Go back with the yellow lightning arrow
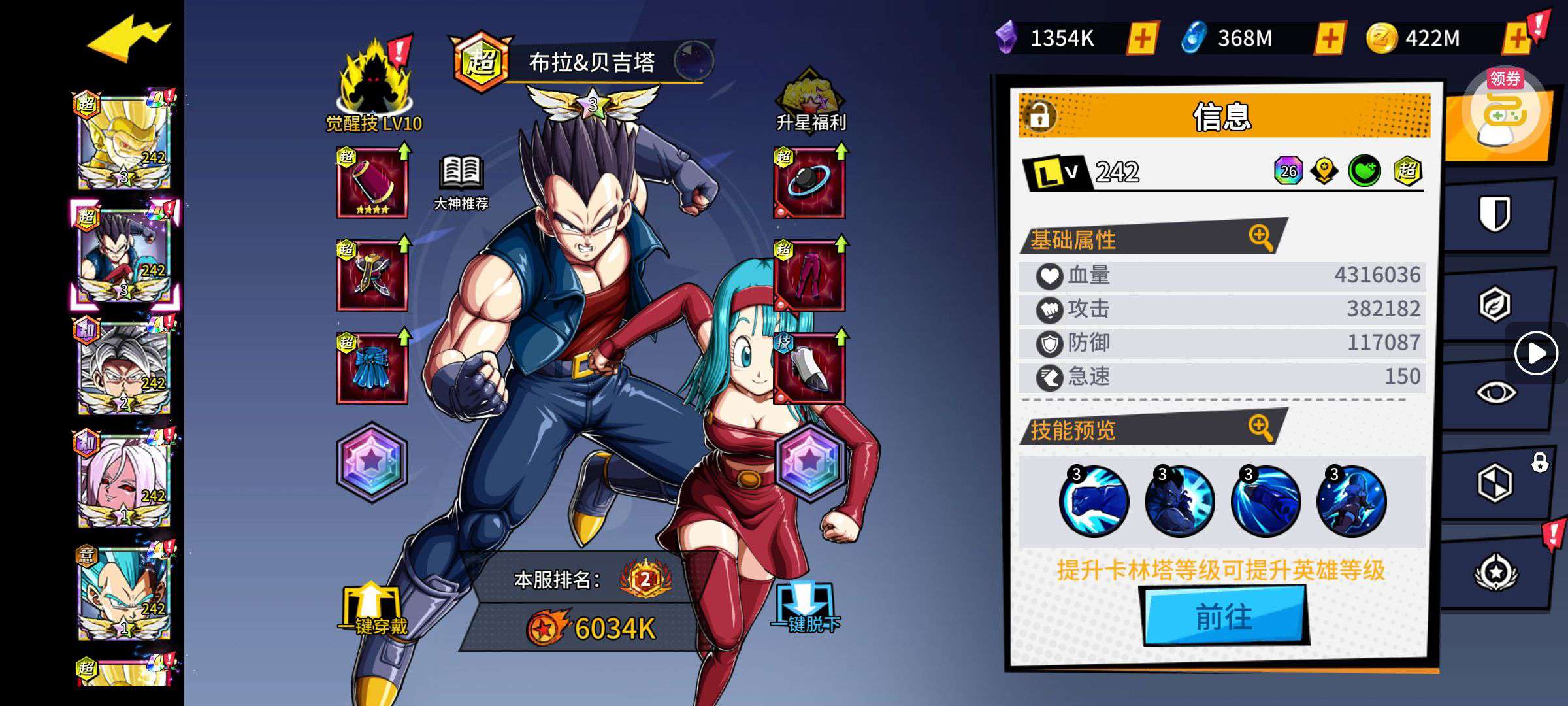 tap(129, 39)
